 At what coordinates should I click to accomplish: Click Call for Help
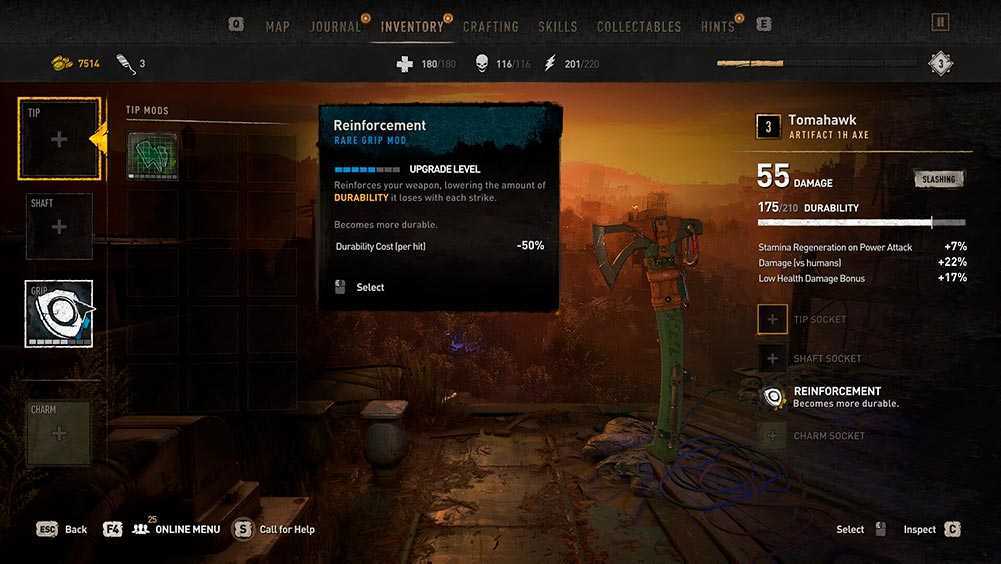[x=286, y=529]
